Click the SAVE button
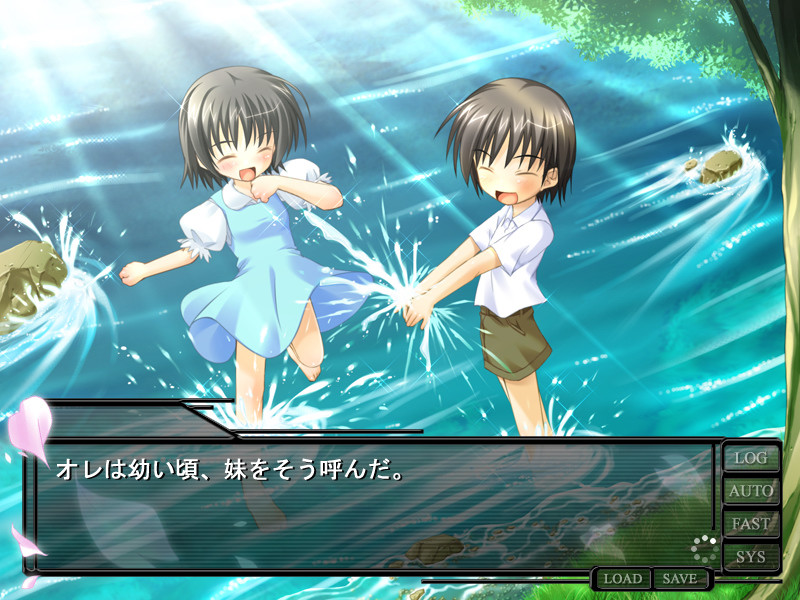Image resolution: width=800 pixels, height=600 pixels. [x=680, y=579]
